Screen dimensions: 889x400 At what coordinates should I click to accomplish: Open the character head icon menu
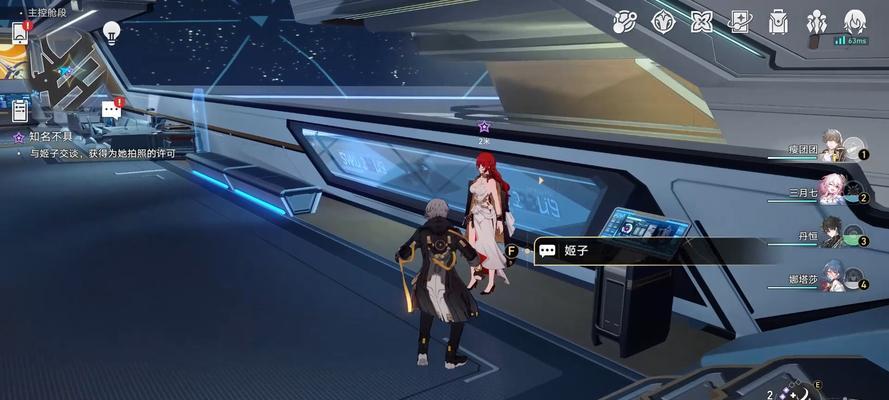coord(854,21)
